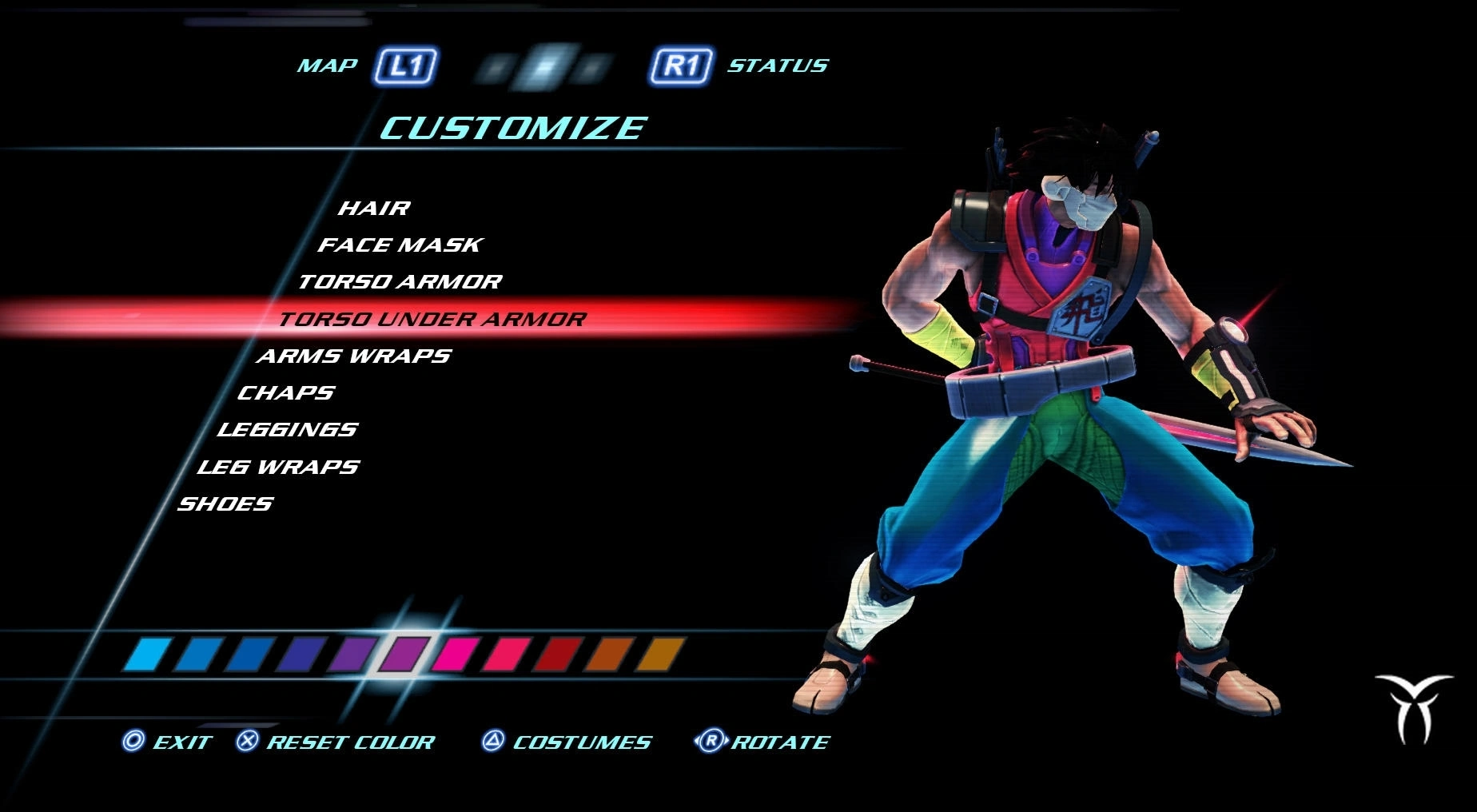The image size is (1477, 812).
Task: Open the Costumes option
Action: (x=581, y=742)
